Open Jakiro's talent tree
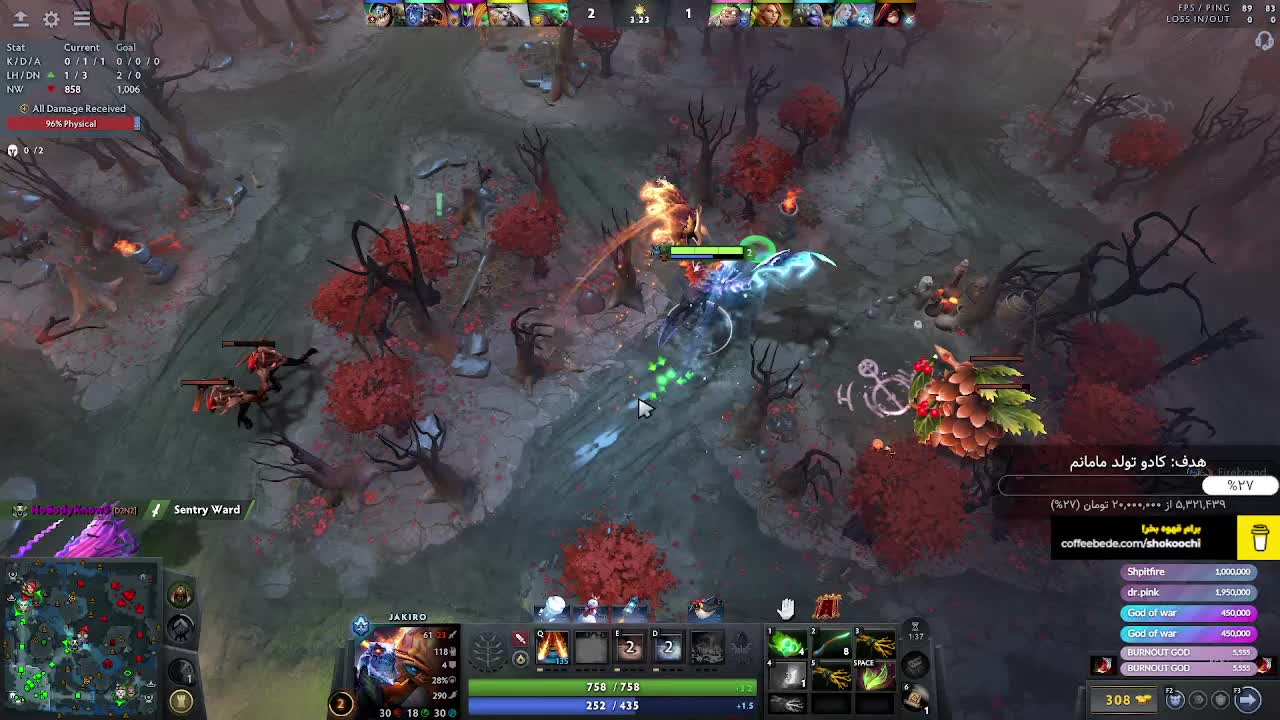Viewport: 1280px width, 720px height. point(488,651)
